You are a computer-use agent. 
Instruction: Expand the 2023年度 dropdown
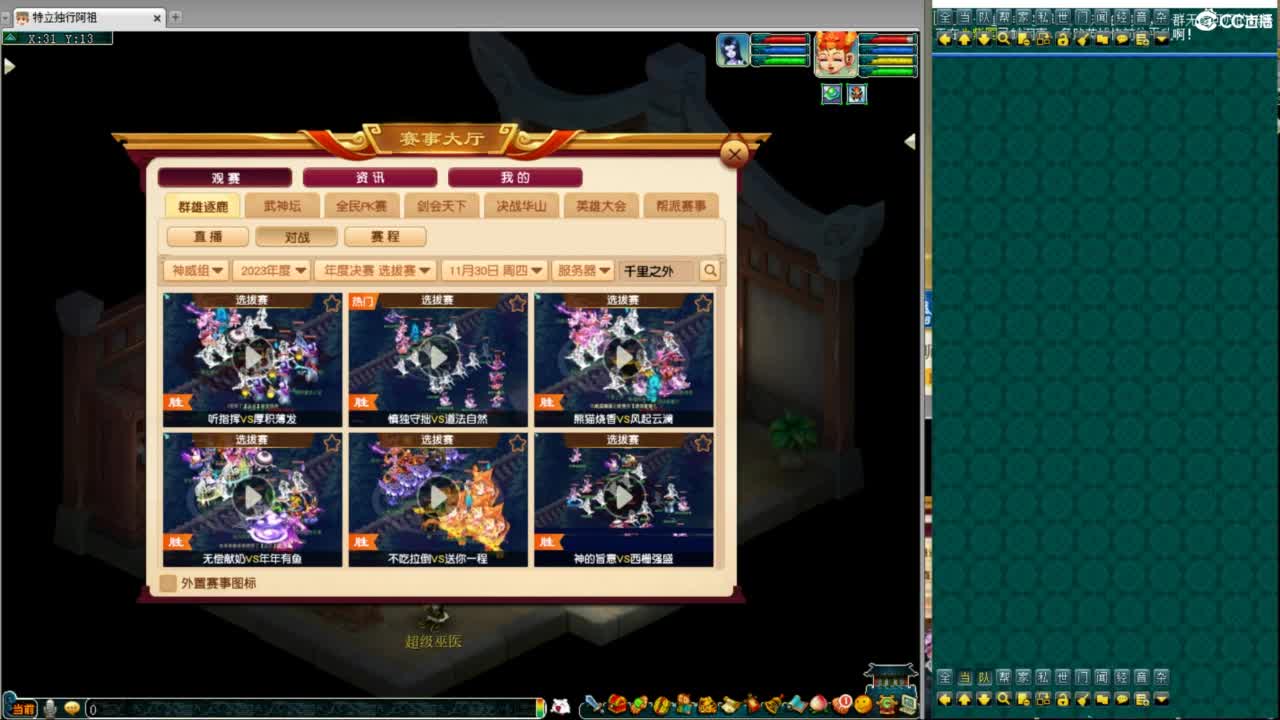click(x=272, y=270)
